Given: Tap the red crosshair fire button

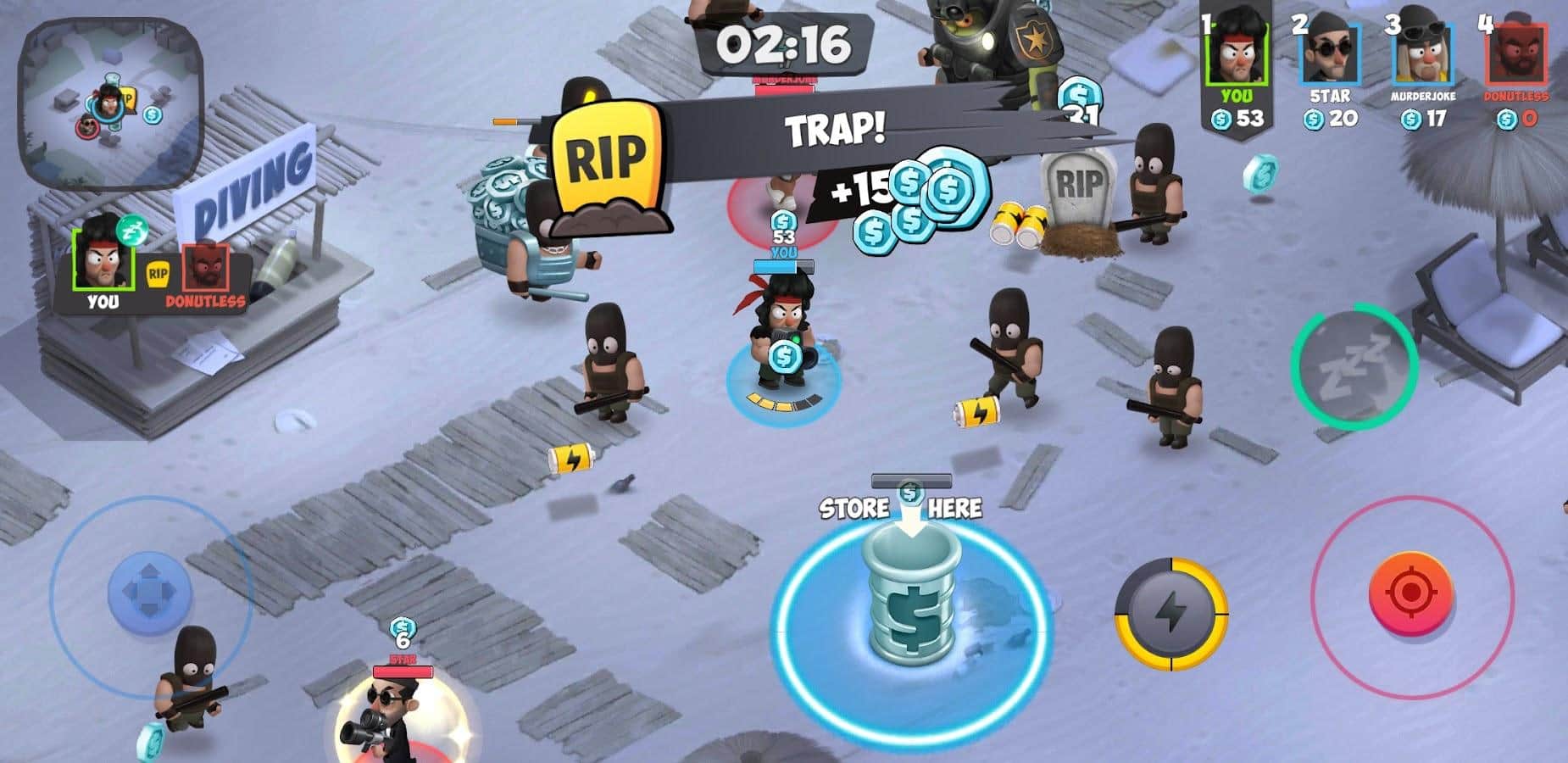Looking at the screenshot, I should click(1410, 593).
